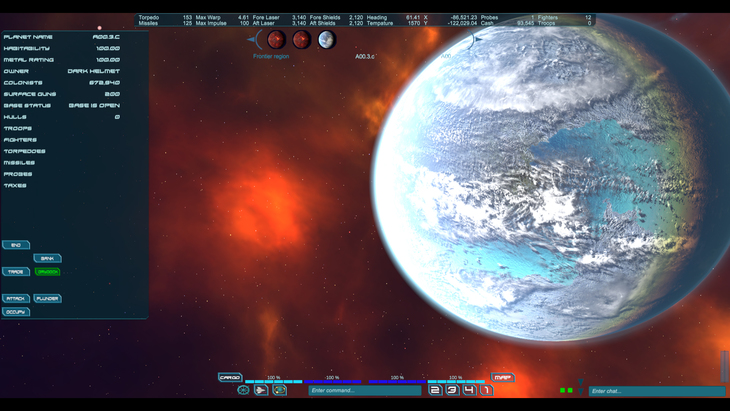The image size is (730, 411).
Task: Click the END button
Action: tap(16, 245)
